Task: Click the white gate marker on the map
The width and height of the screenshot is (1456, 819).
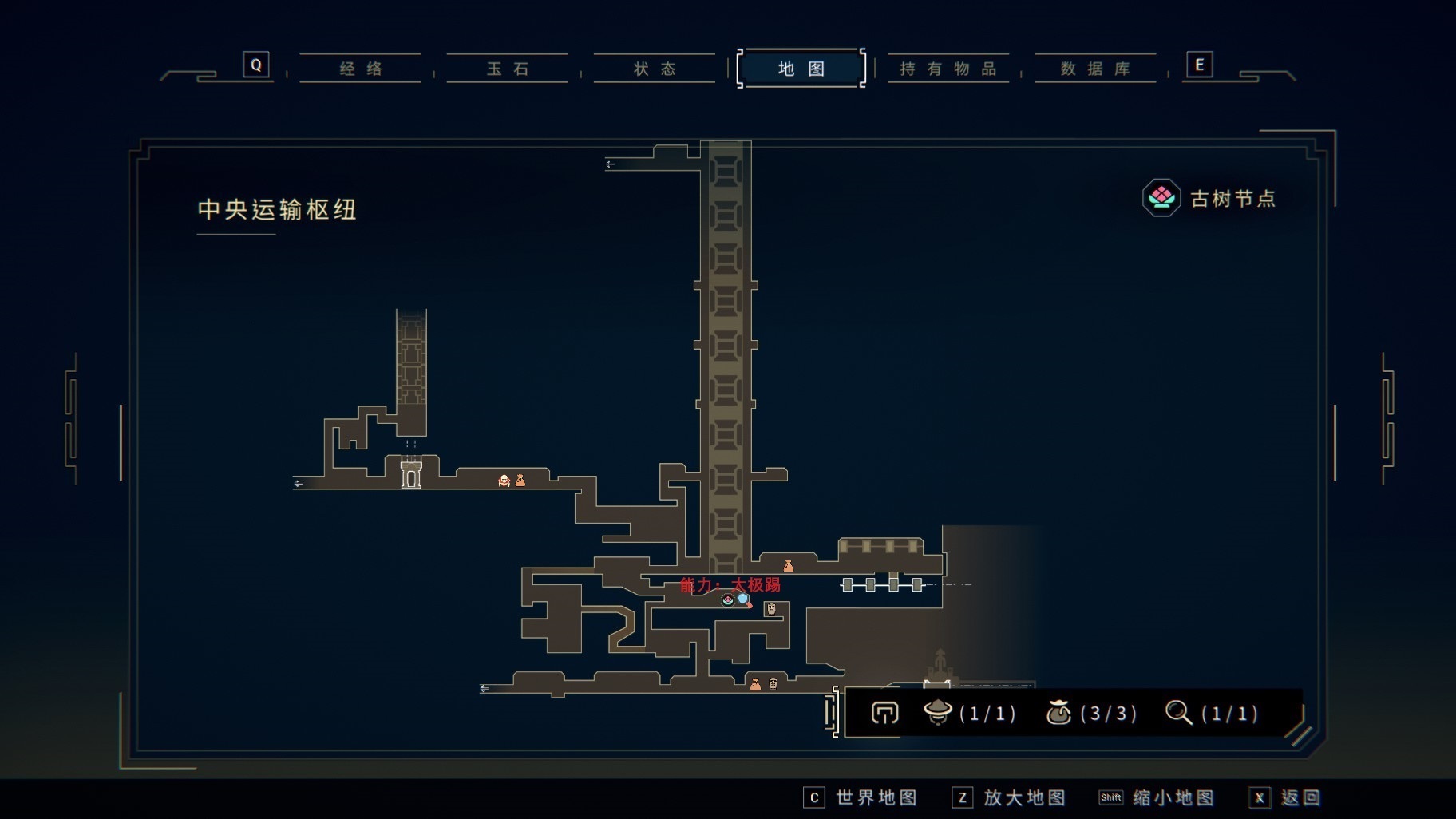Action: tap(411, 476)
